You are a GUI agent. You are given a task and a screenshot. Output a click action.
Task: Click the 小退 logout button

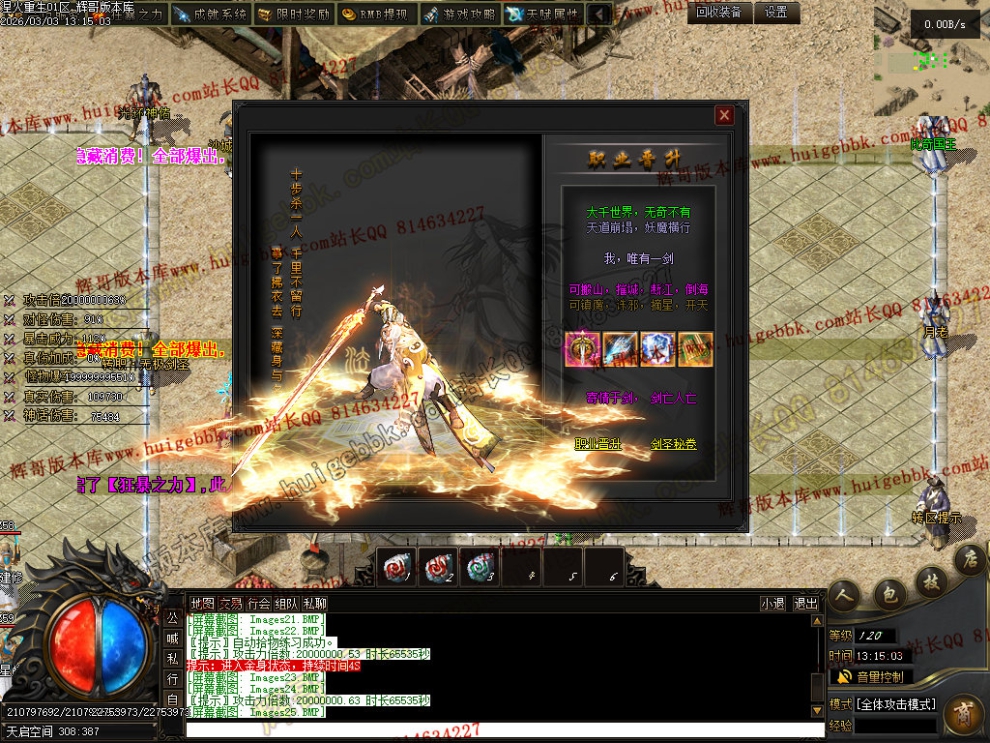[772, 603]
